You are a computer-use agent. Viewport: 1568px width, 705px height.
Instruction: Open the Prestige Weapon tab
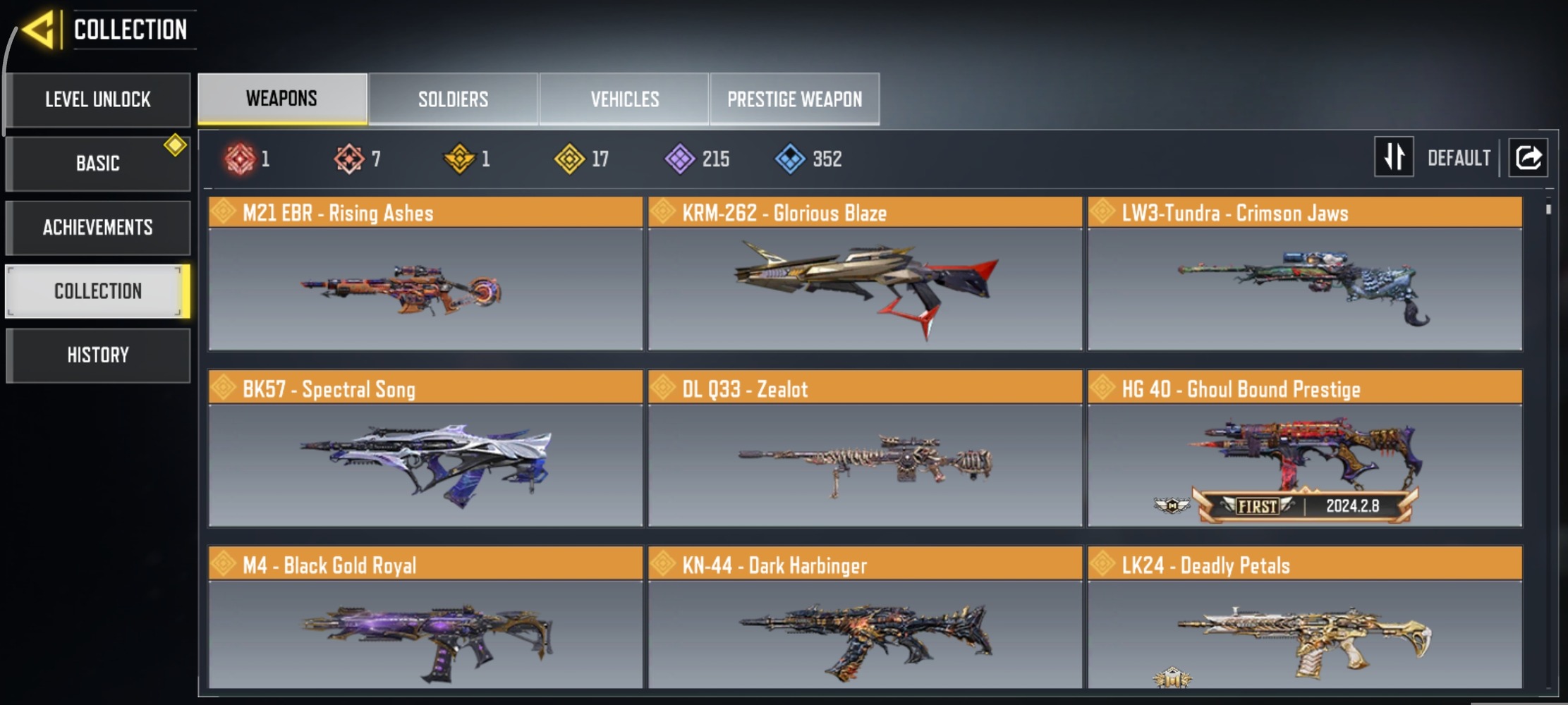click(x=794, y=99)
